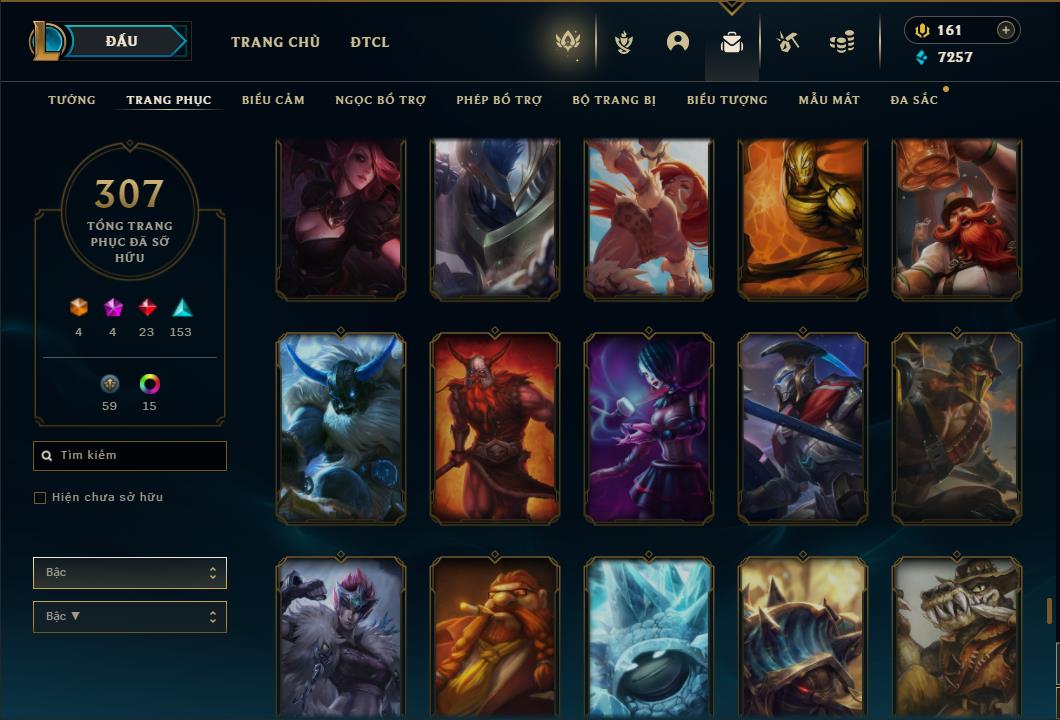The image size is (1060, 720).
Task: Open the Bậc ▼ sort dropdown
Action: point(130,617)
